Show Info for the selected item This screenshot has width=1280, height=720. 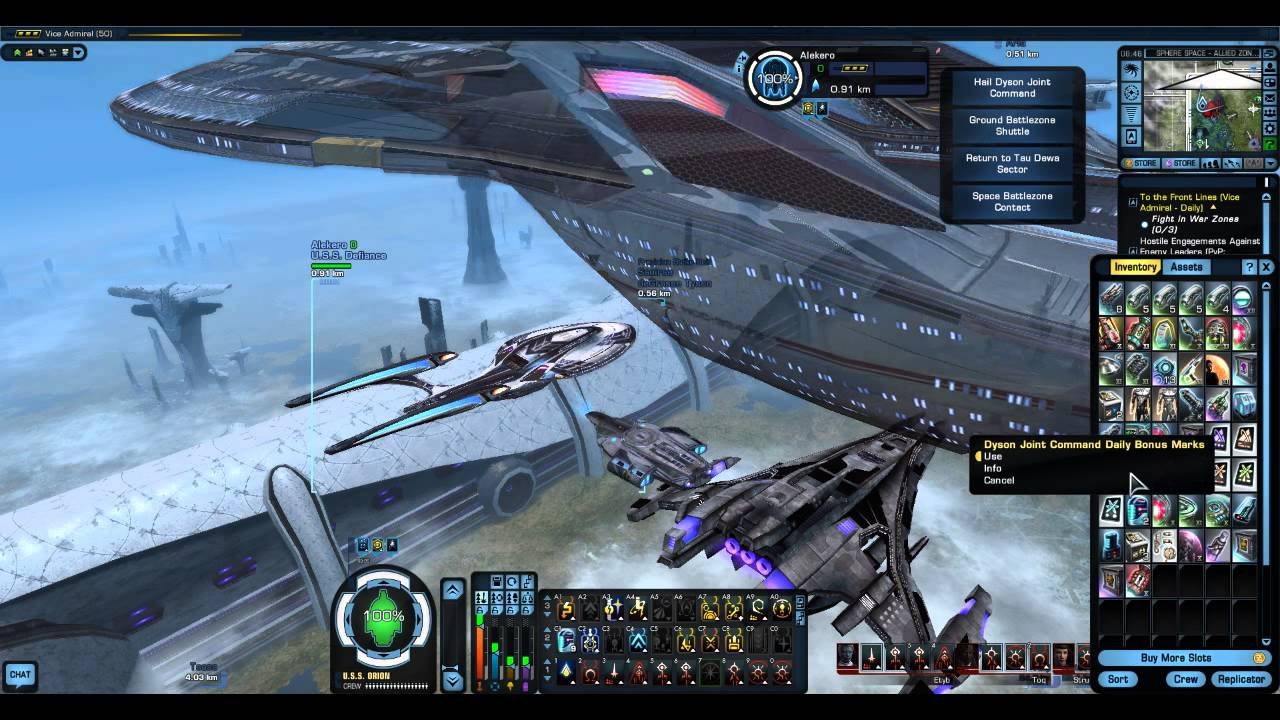click(993, 469)
